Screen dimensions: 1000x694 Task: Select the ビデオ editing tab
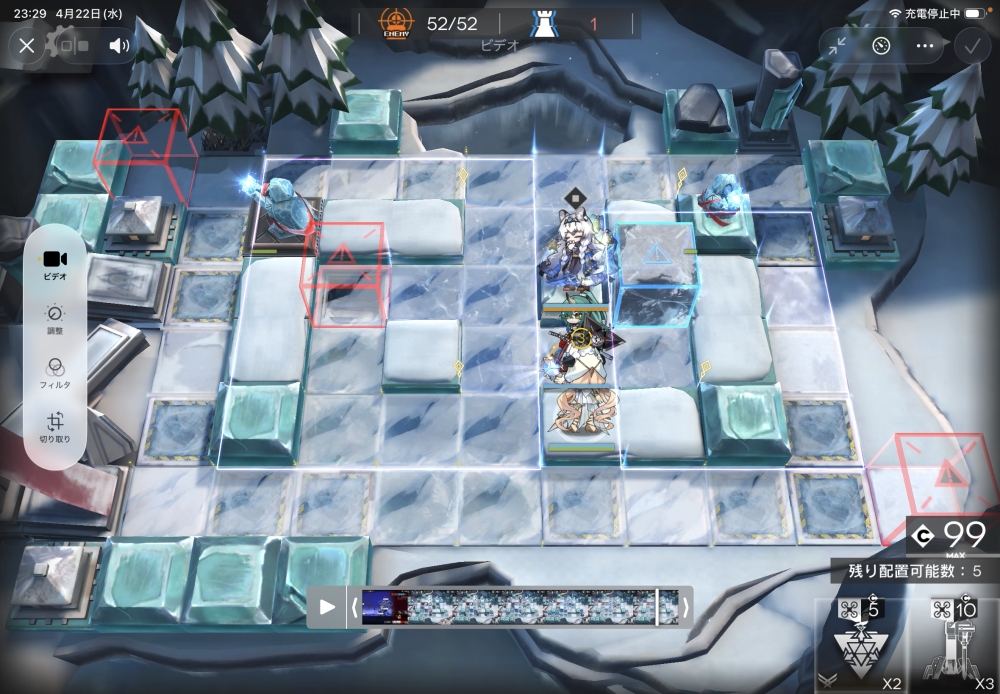(55, 262)
